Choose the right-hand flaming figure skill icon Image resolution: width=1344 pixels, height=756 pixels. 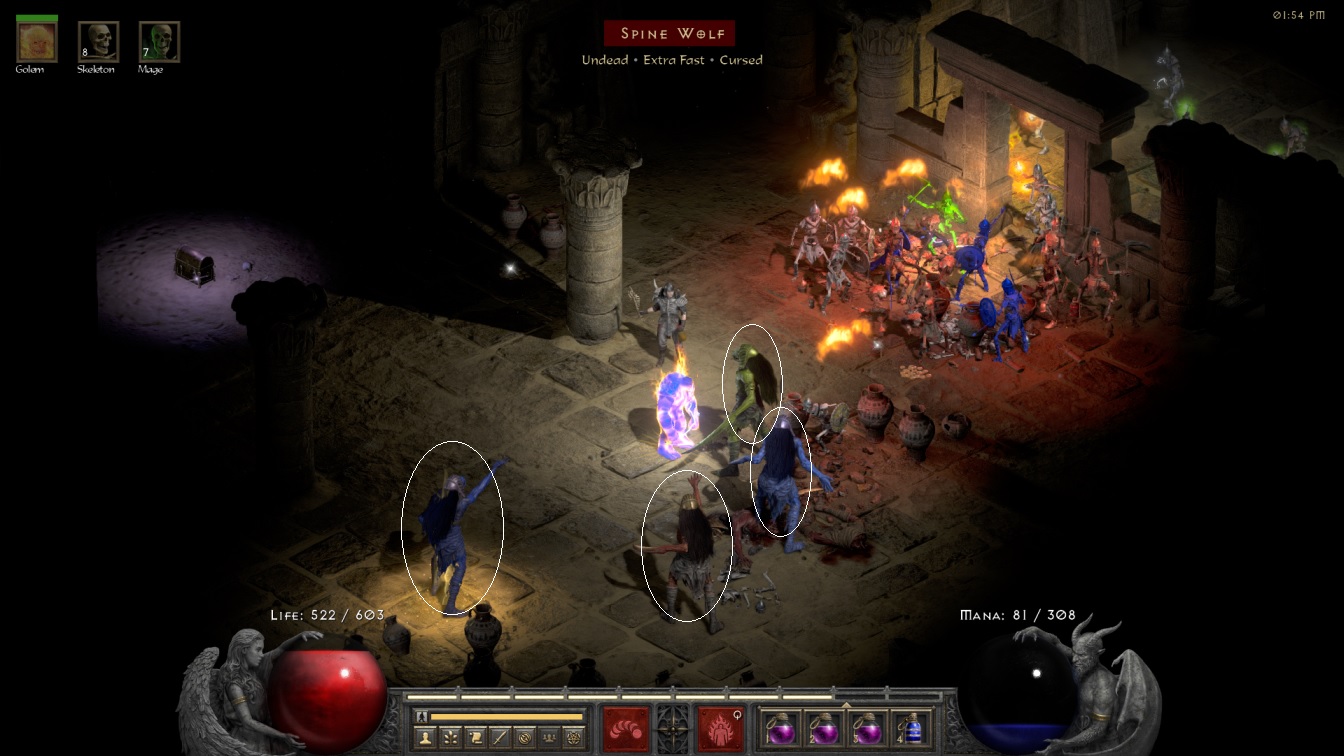pos(720,728)
